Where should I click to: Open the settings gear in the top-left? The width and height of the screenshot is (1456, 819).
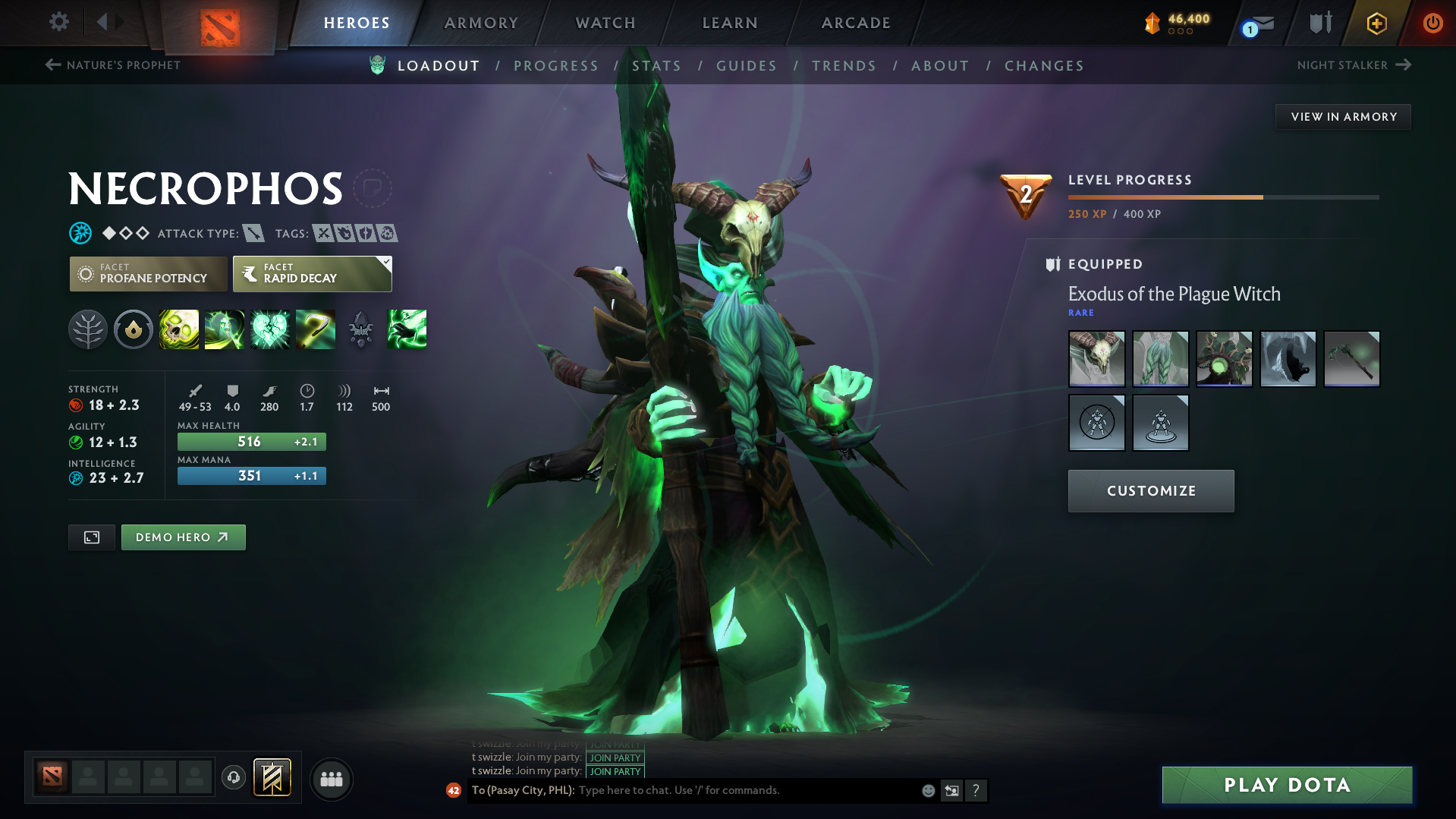pos(58,23)
